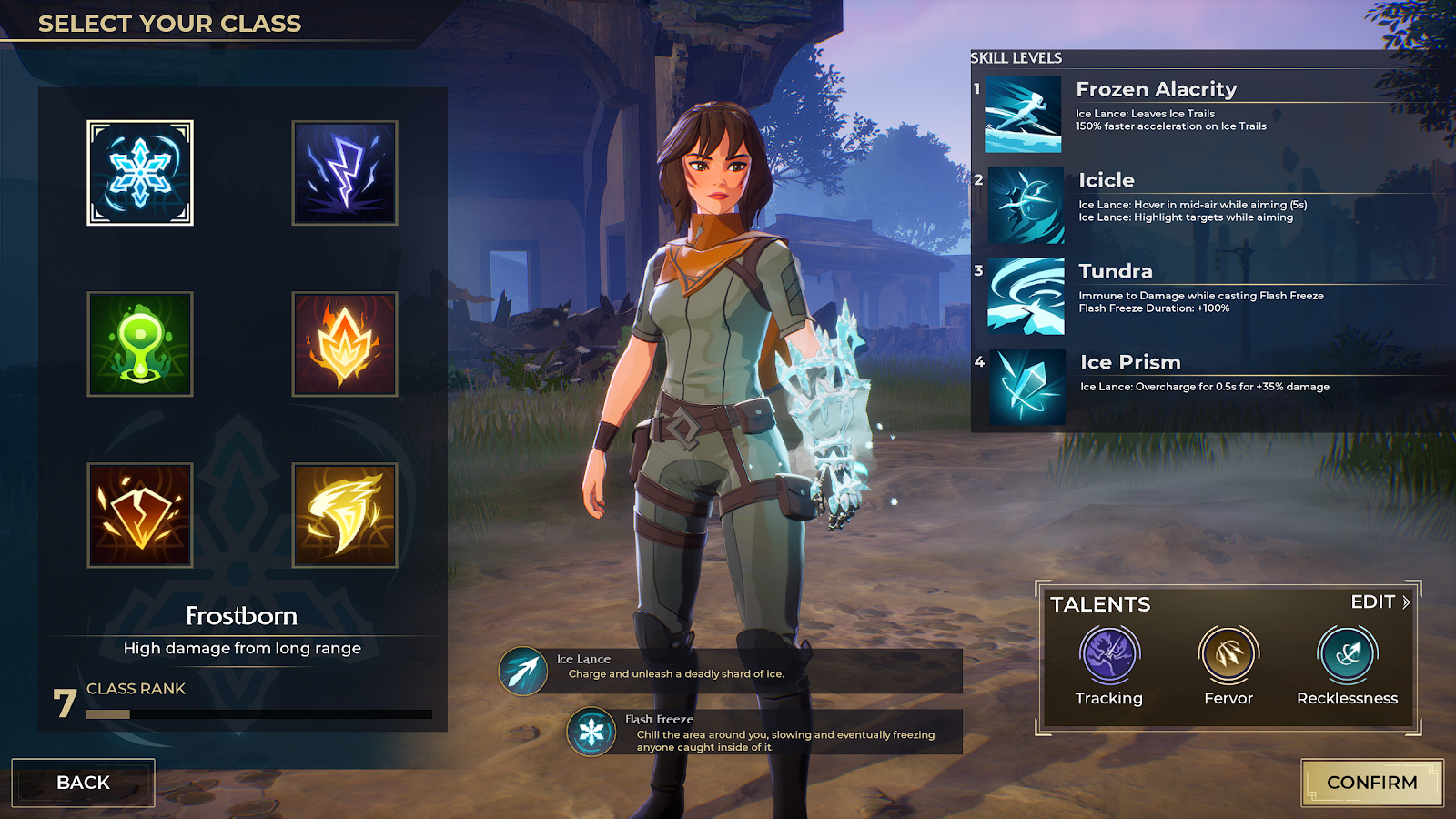Select the Tundra skill level icon
Image resolution: width=1456 pixels, height=819 pixels.
point(1026,297)
